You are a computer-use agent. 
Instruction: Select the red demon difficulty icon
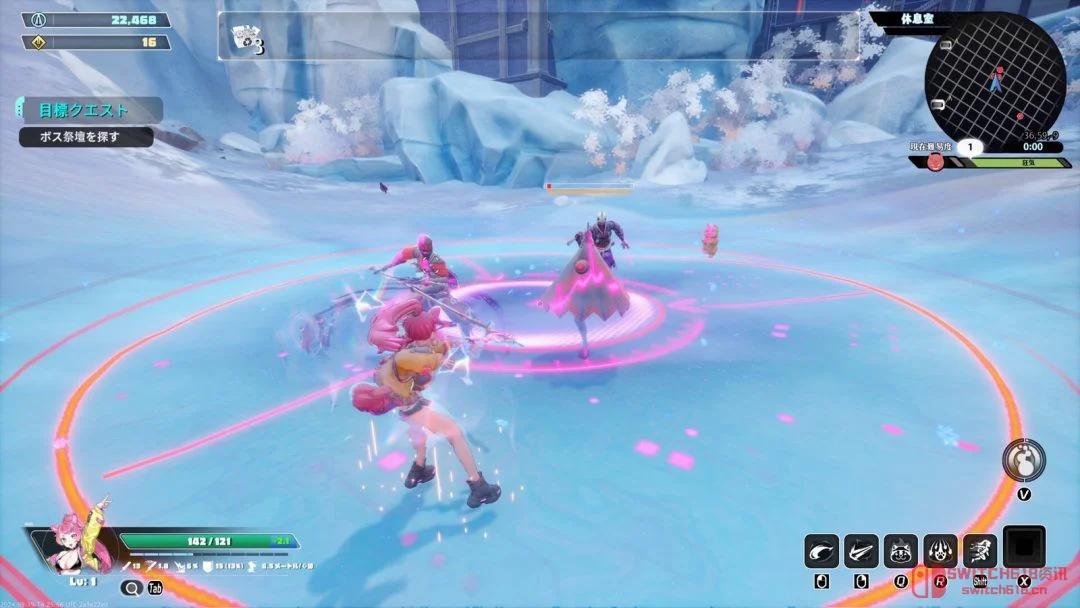(x=935, y=162)
